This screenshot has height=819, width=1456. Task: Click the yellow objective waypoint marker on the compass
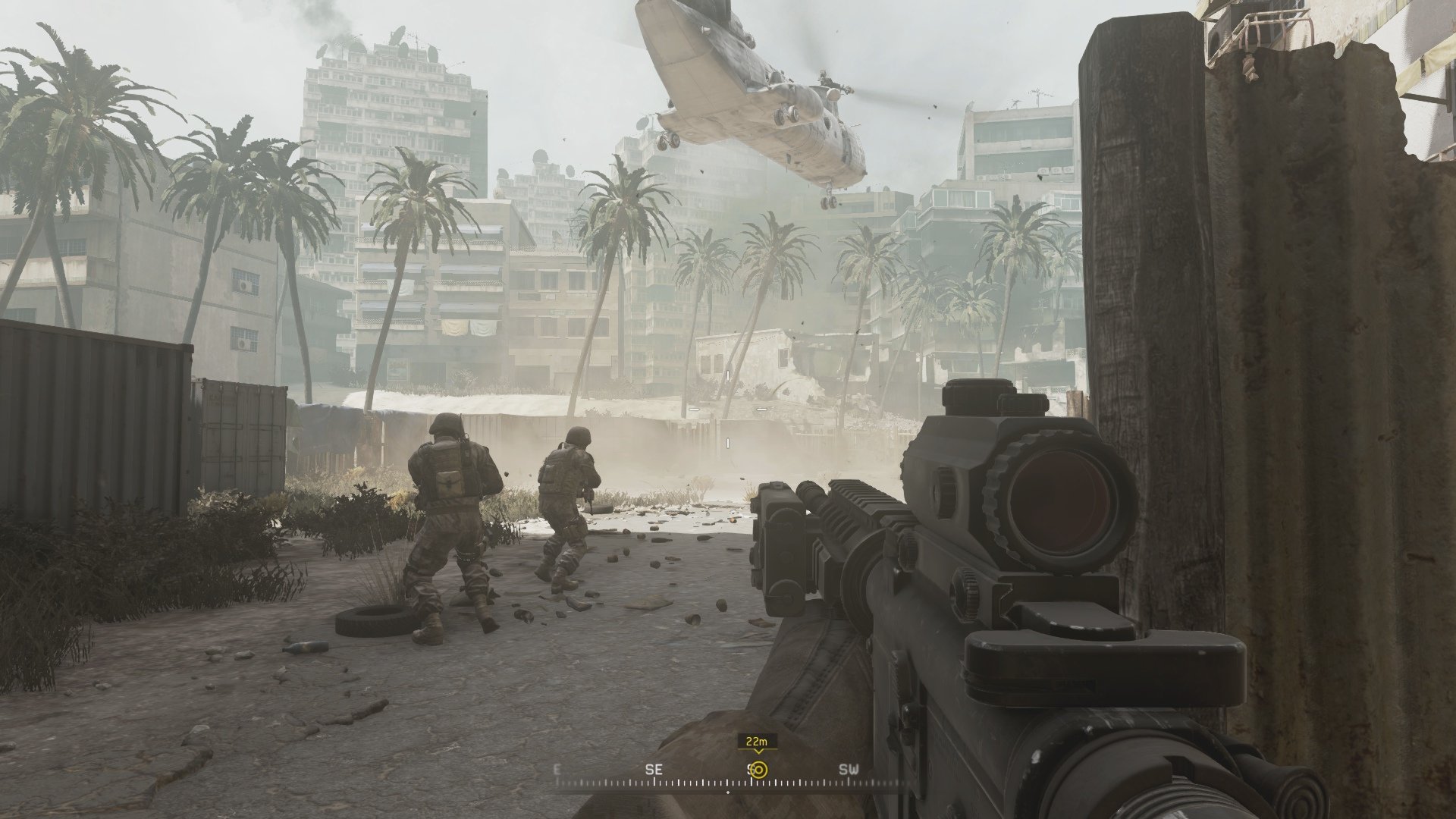pyautogui.click(x=761, y=770)
